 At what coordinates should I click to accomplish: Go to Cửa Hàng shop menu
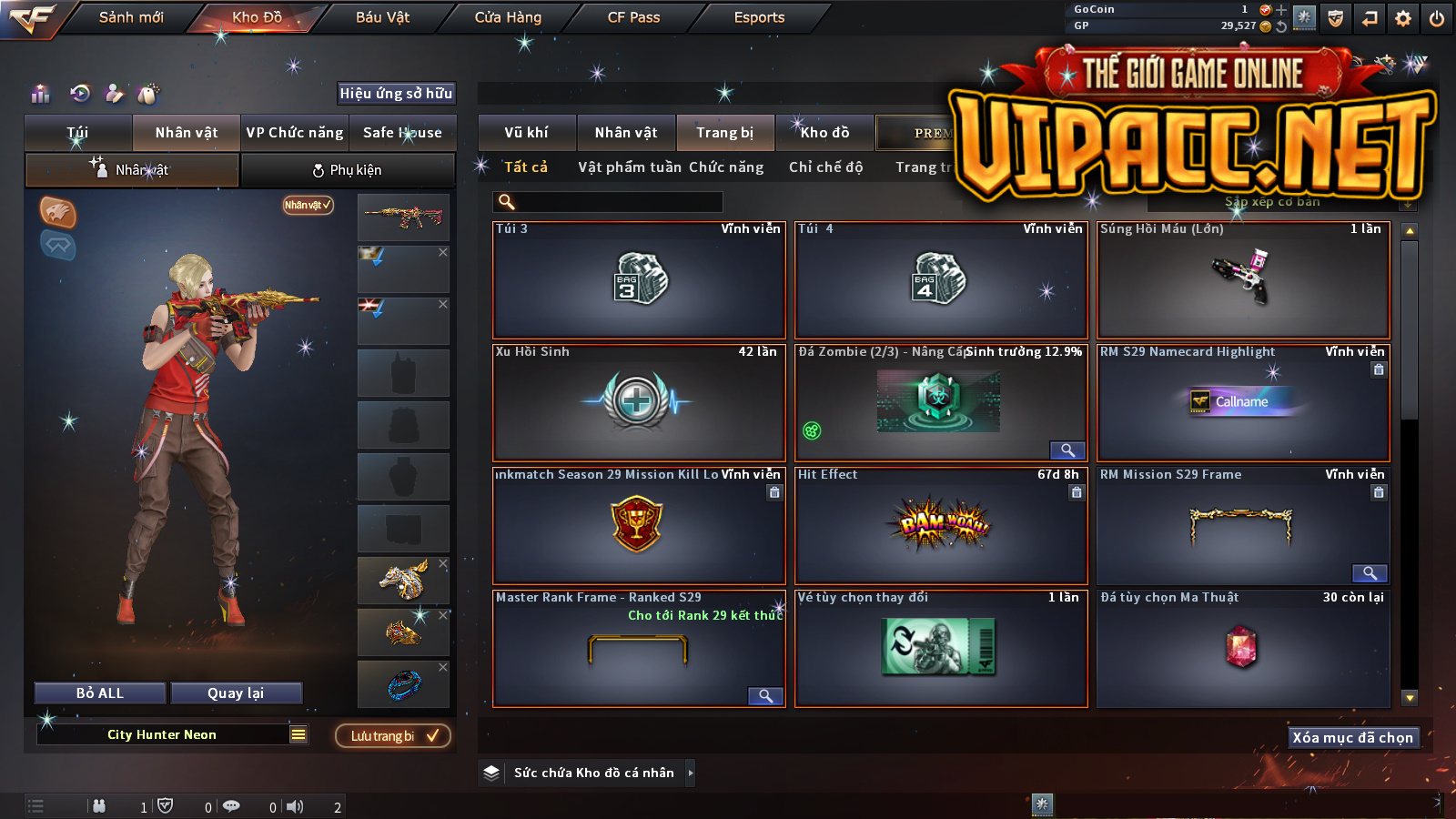(508, 17)
